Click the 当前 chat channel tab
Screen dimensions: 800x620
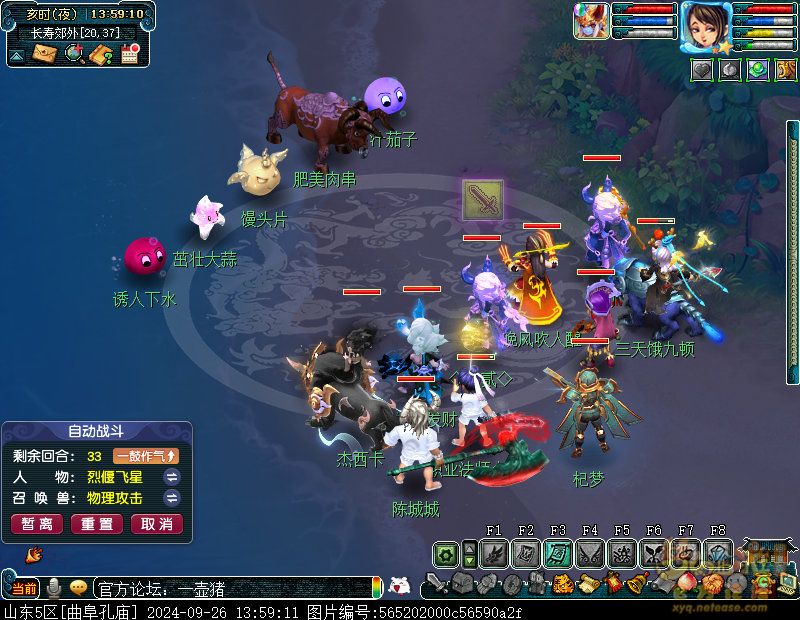point(24,588)
